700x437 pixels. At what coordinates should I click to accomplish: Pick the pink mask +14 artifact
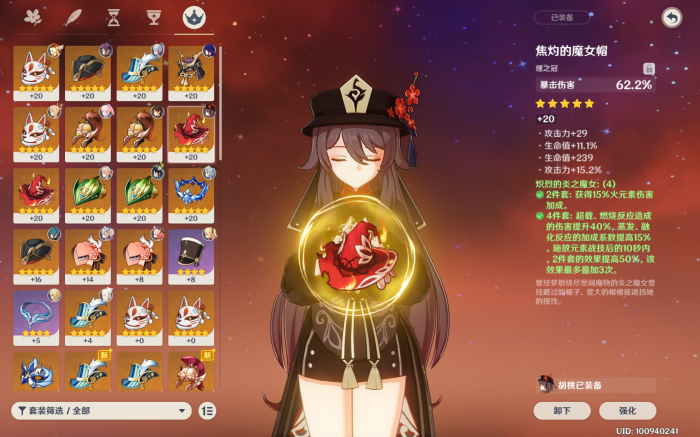(x=87, y=255)
